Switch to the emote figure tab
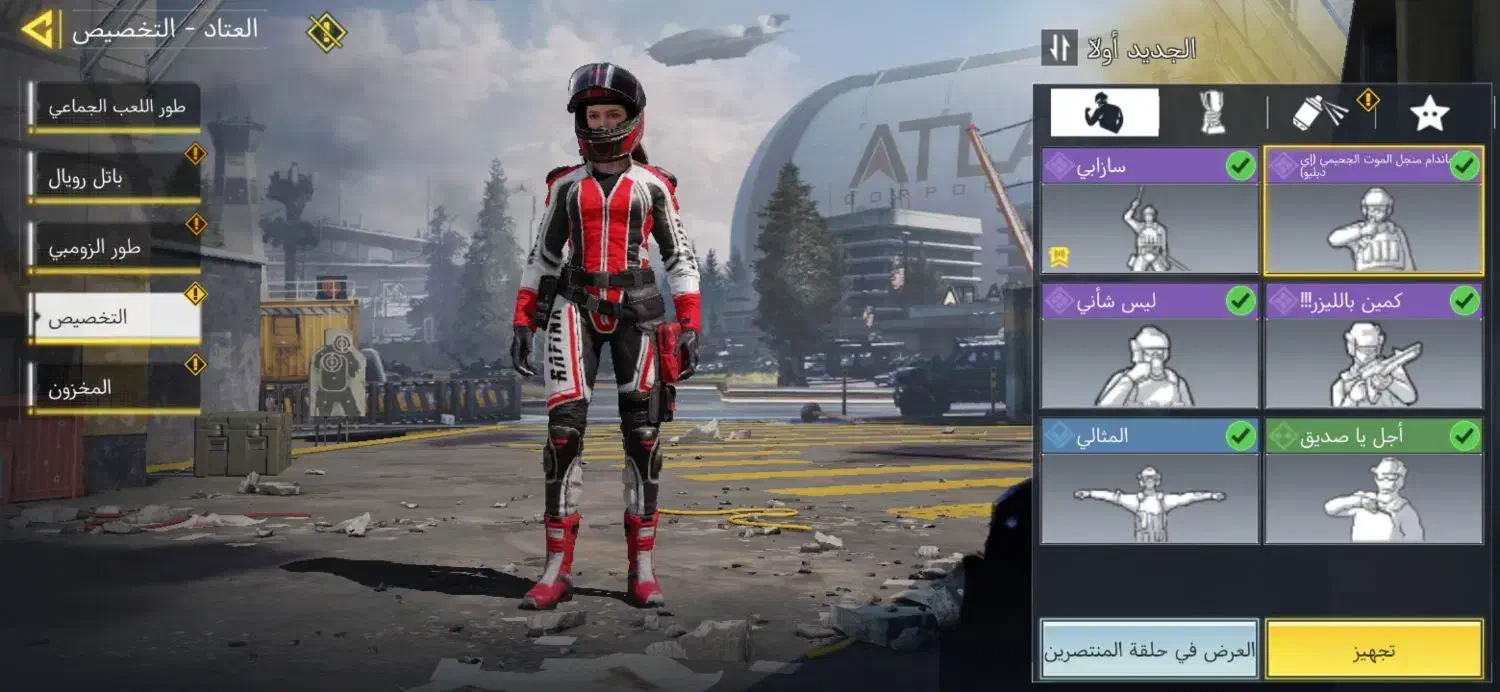The width and height of the screenshot is (1500, 692). (1104, 113)
